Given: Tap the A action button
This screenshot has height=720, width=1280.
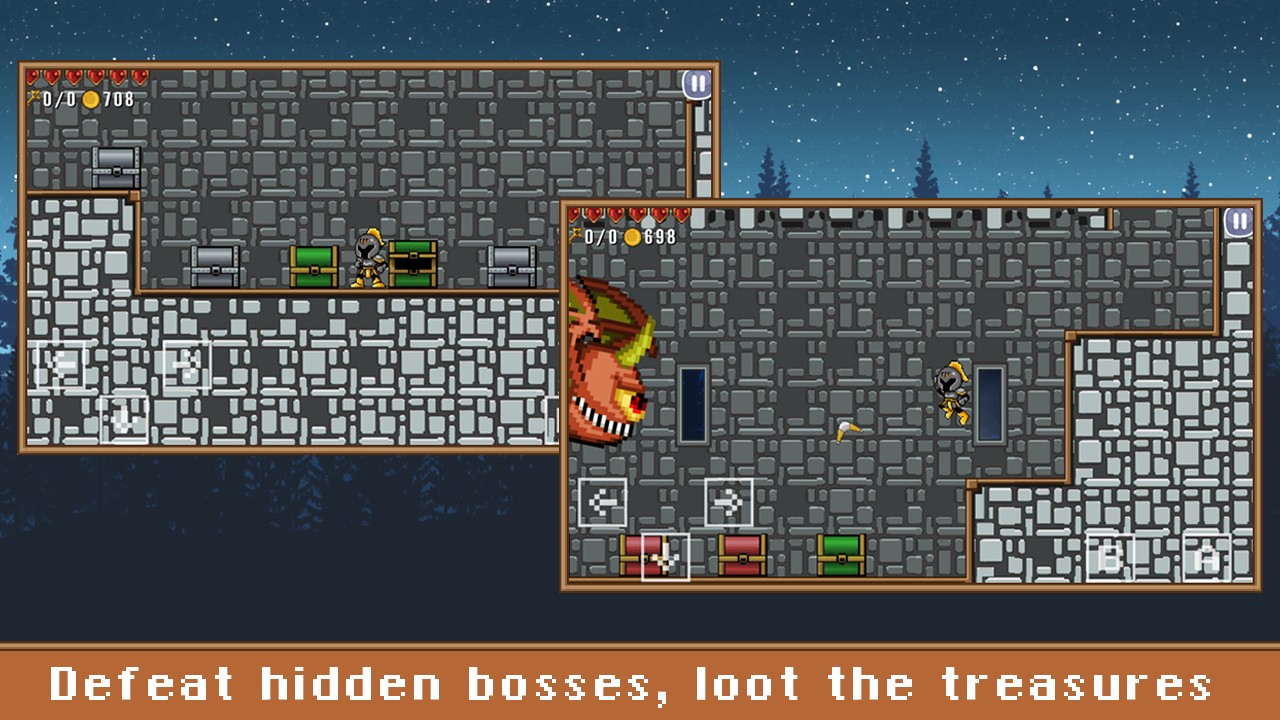Looking at the screenshot, I should click(x=1207, y=557).
